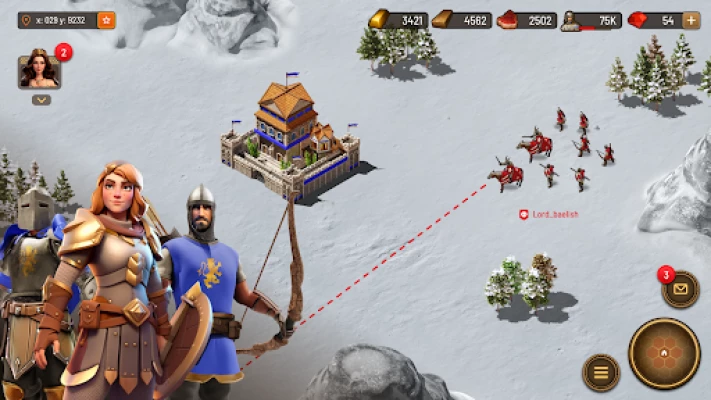The width and height of the screenshot is (711, 400).
Task: Click the coordinates location box
Action: click(57, 20)
